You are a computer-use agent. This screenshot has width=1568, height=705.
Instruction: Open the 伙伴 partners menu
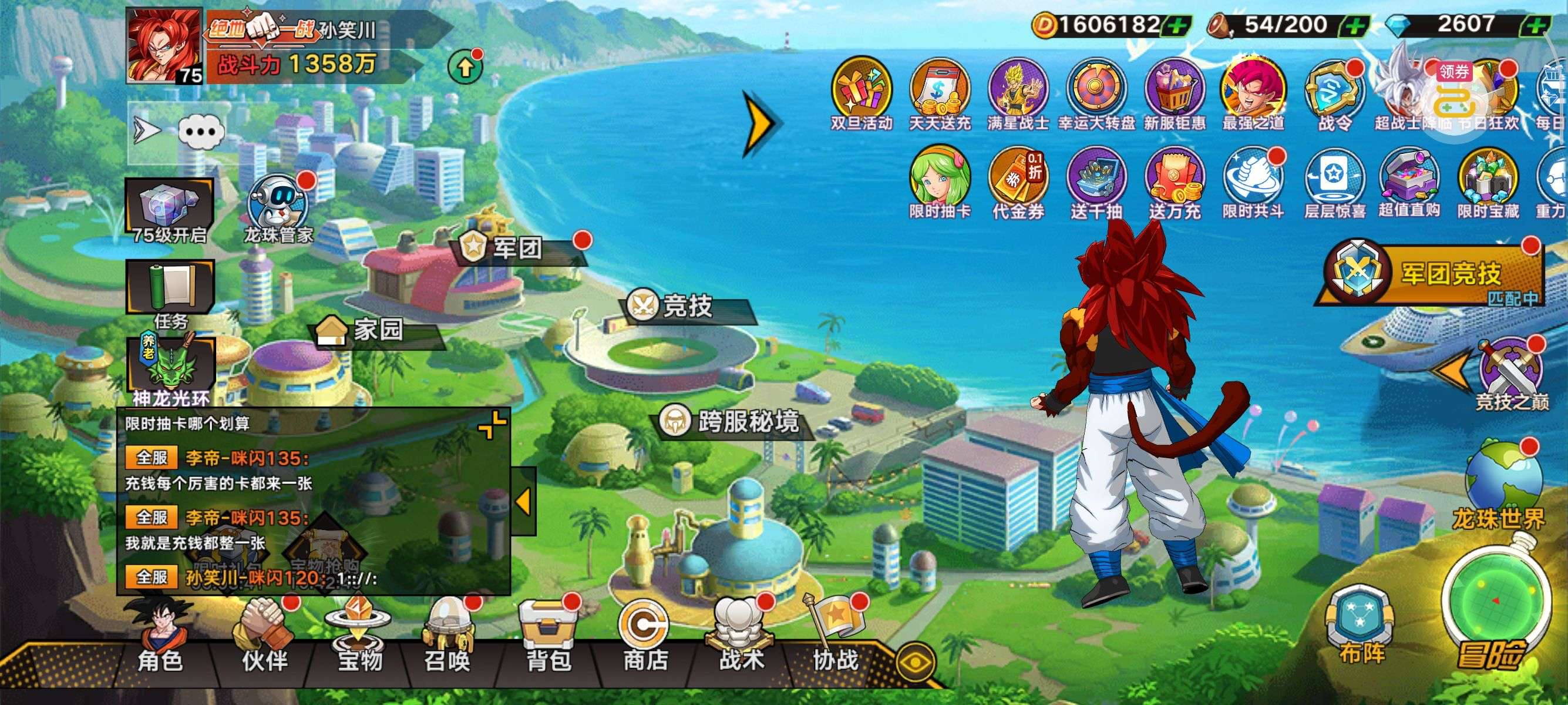tap(264, 639)
